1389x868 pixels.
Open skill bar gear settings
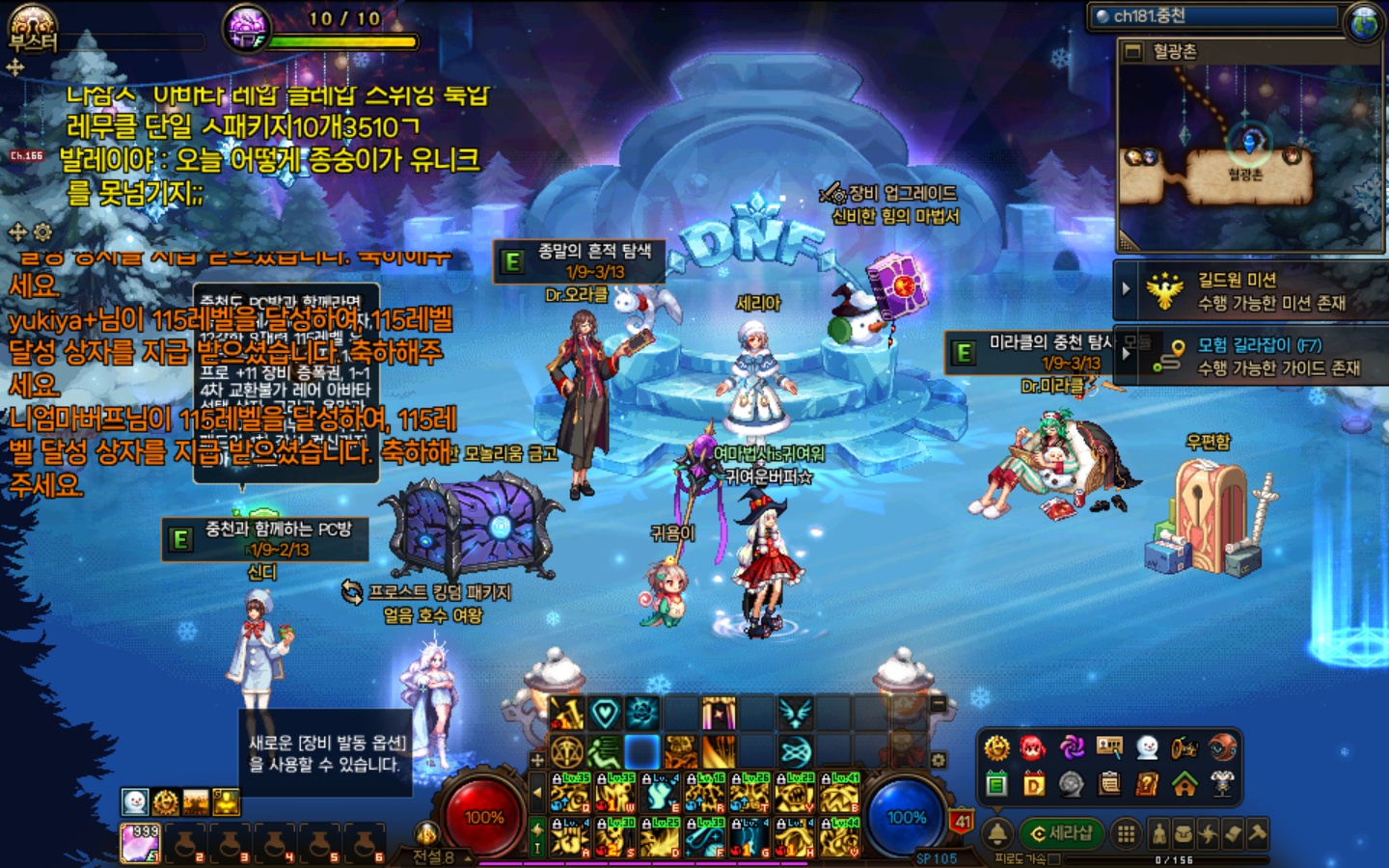939,760
